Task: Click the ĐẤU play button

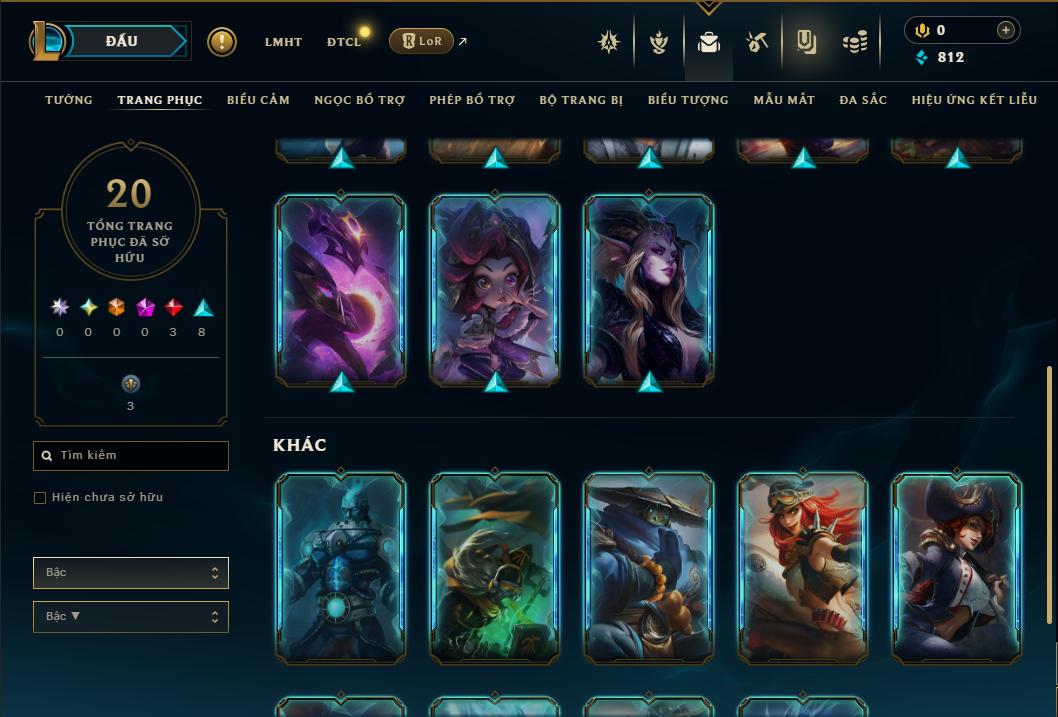Action: tap(122, 41)
